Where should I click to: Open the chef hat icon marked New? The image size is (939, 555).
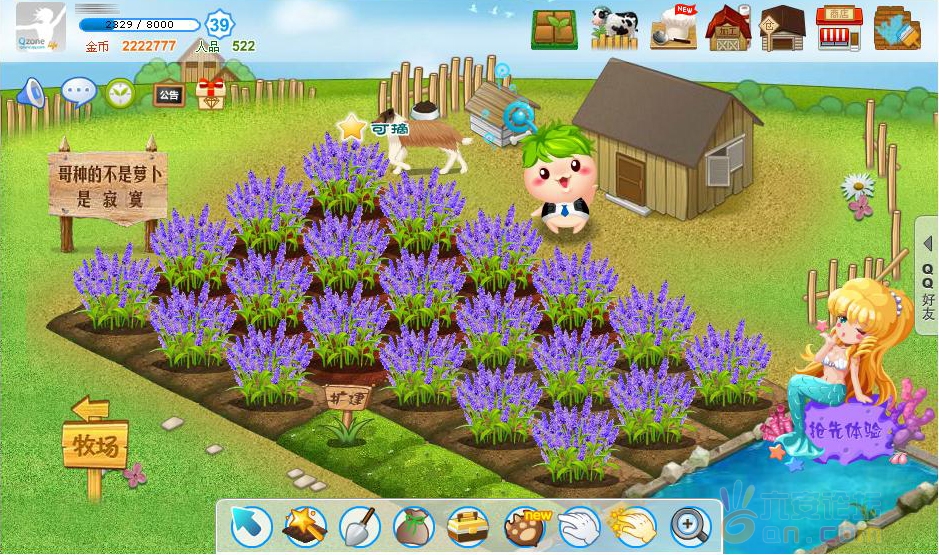(x=671, y=28)
